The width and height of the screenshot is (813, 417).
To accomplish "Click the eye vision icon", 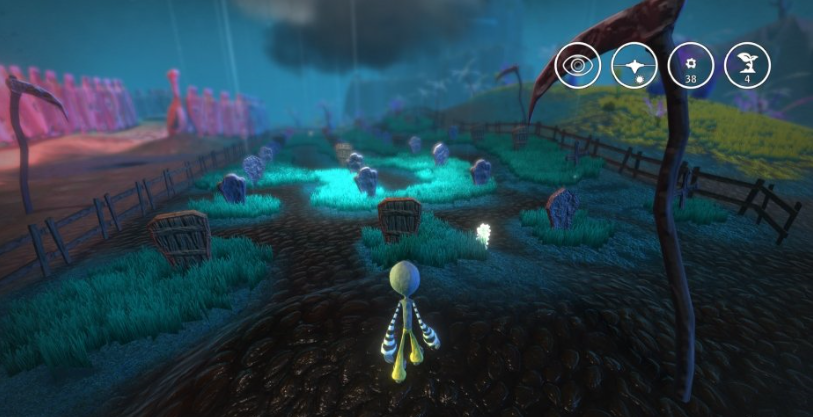I will pyautogui.click(x=577, y=66).
